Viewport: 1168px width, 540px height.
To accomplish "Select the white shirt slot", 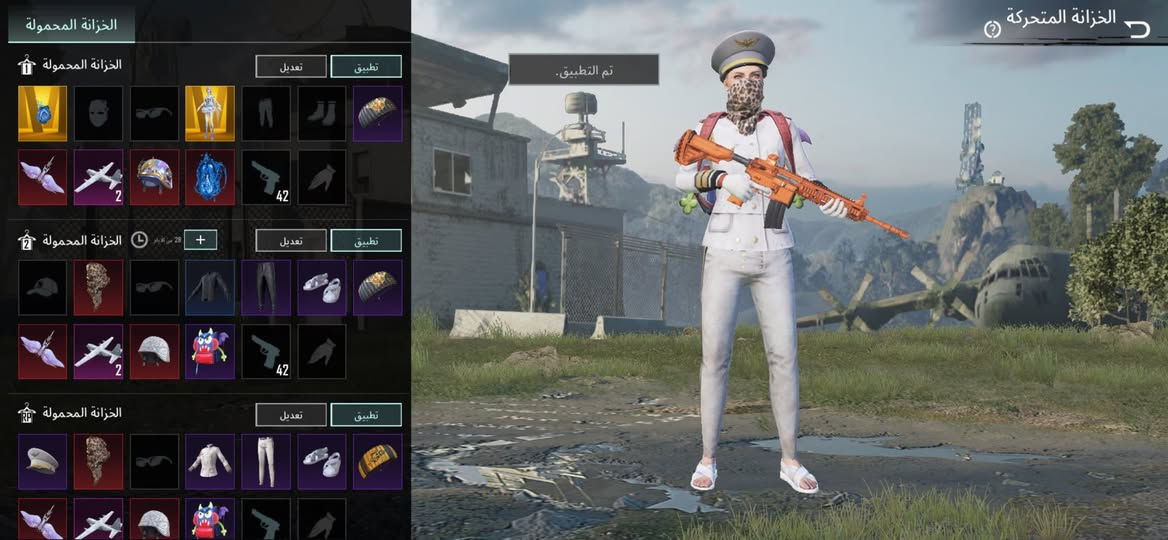I will click(x=210, y=461).
